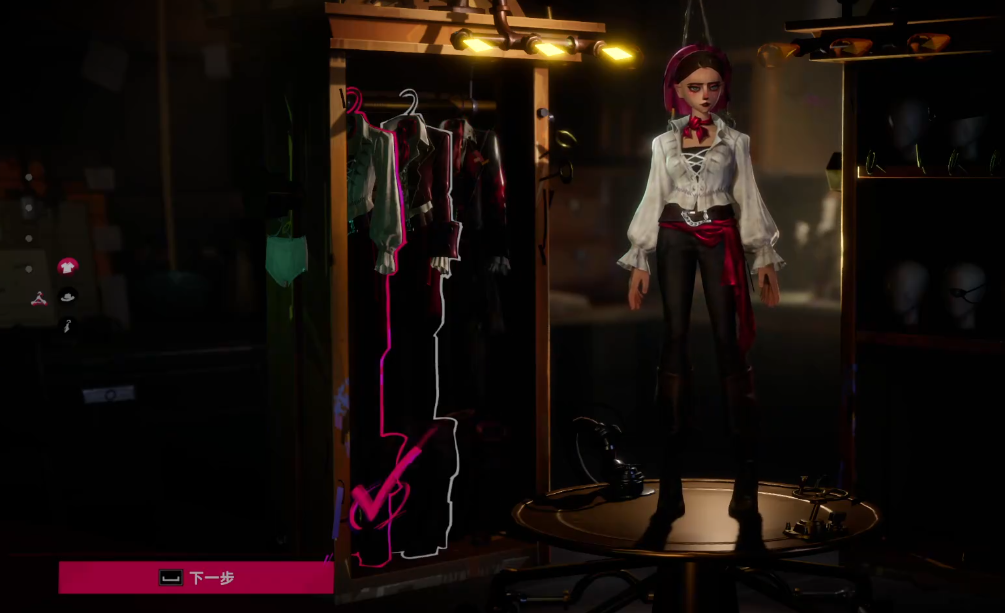This screenshot has width=1005, height=613.
Task: Select the pink hanger wardrobe icon
Action: point(38,297)
